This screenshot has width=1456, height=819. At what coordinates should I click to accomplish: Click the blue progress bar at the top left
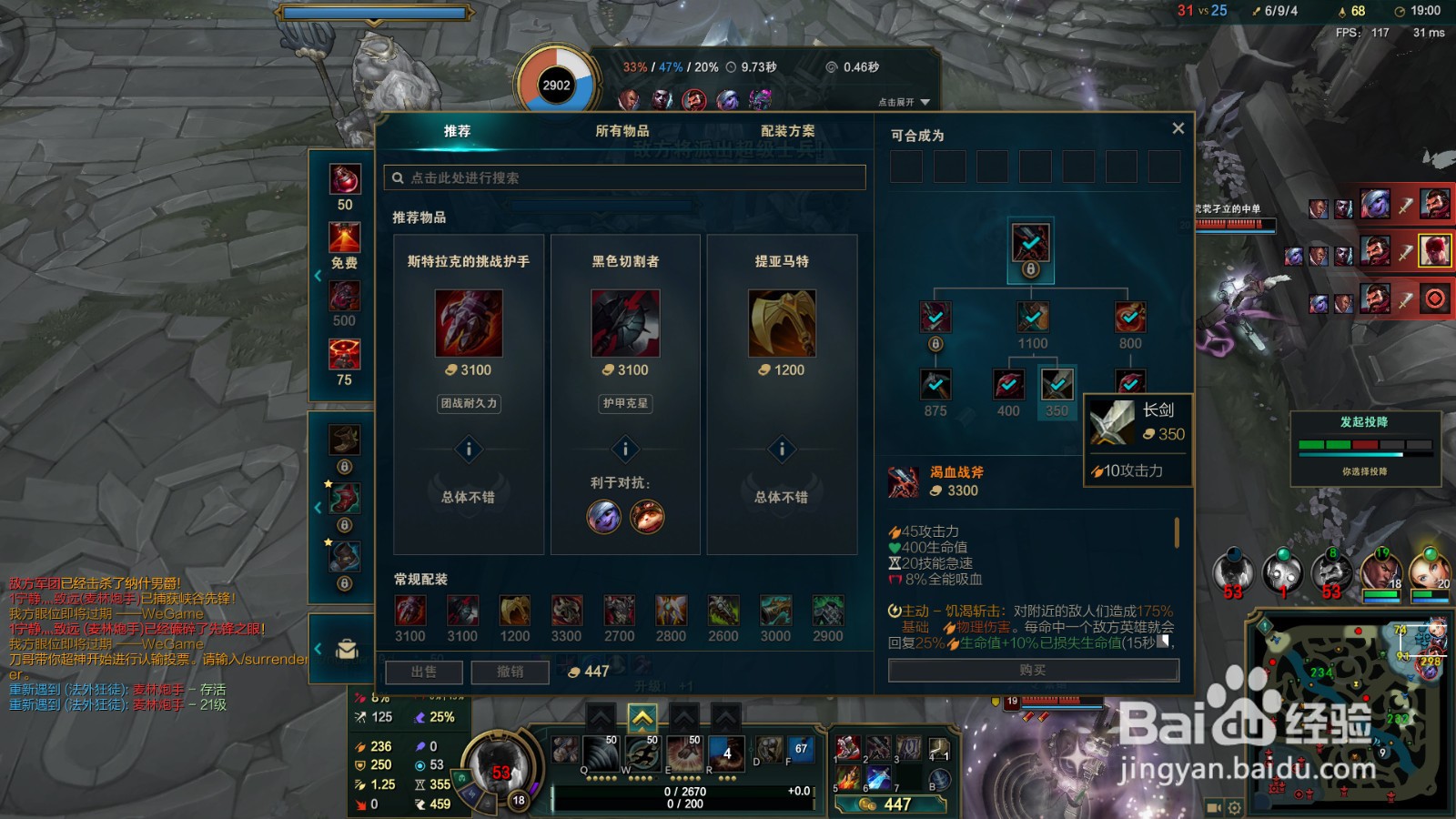[373, 14]
